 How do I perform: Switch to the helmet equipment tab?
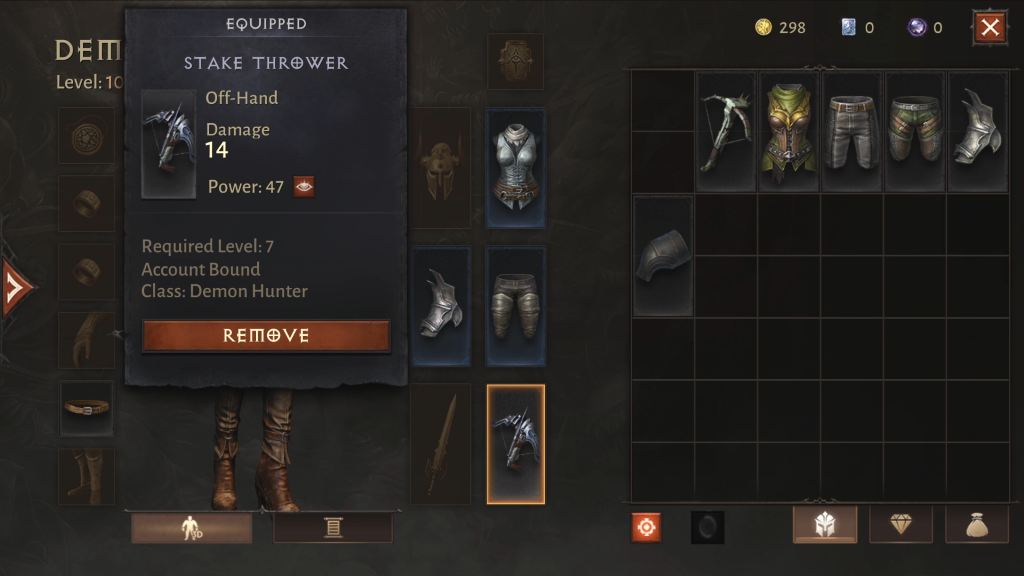pyautogui.click(x=825, y=525)
